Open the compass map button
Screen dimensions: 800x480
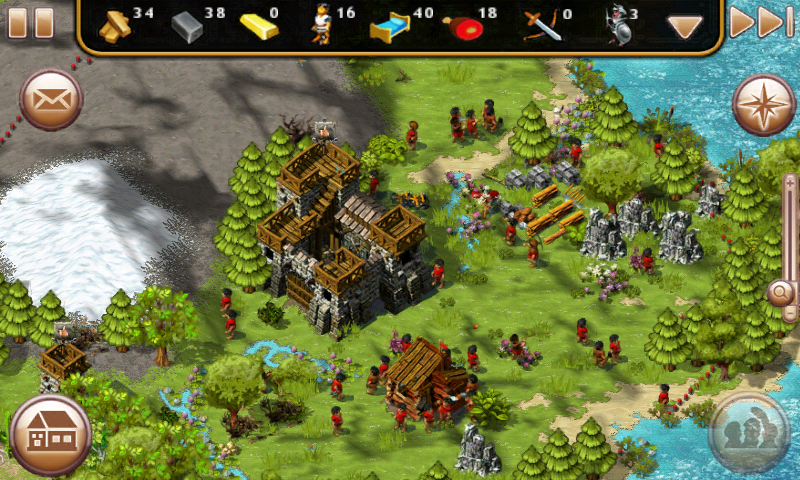click(x=763, y=103)
